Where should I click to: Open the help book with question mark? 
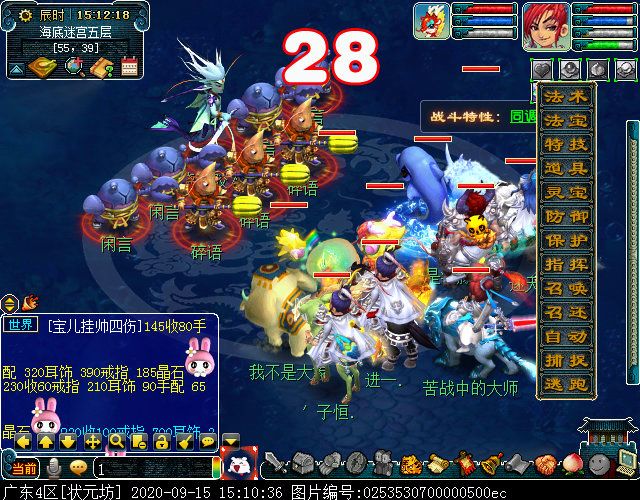point(101,67)
